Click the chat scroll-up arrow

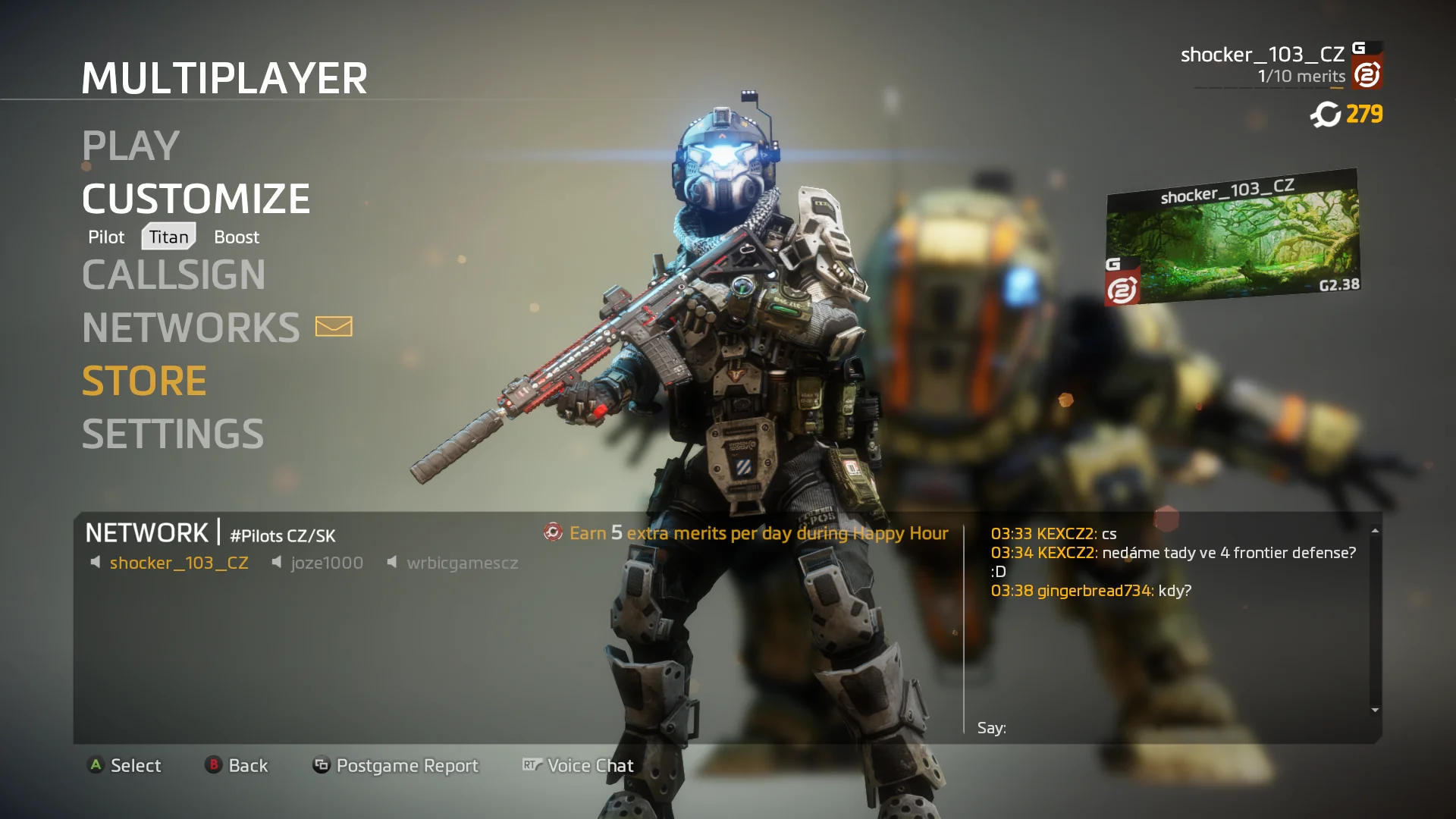point(1375,531)
